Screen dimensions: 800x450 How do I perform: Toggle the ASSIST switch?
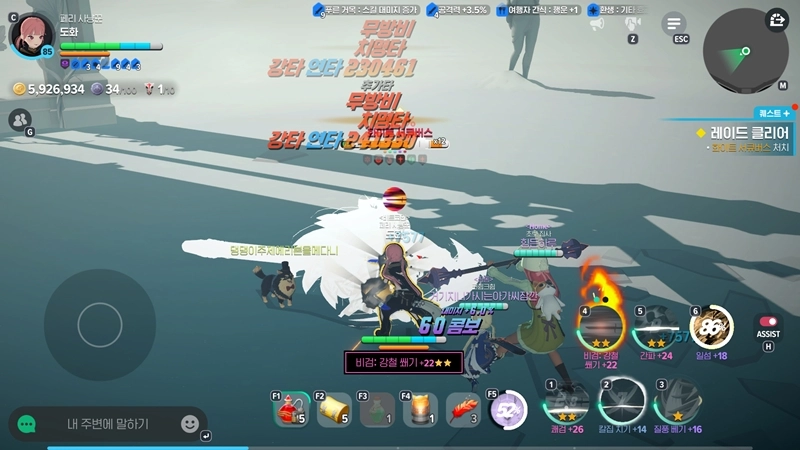pyautogui.click(x=768, y=323)
